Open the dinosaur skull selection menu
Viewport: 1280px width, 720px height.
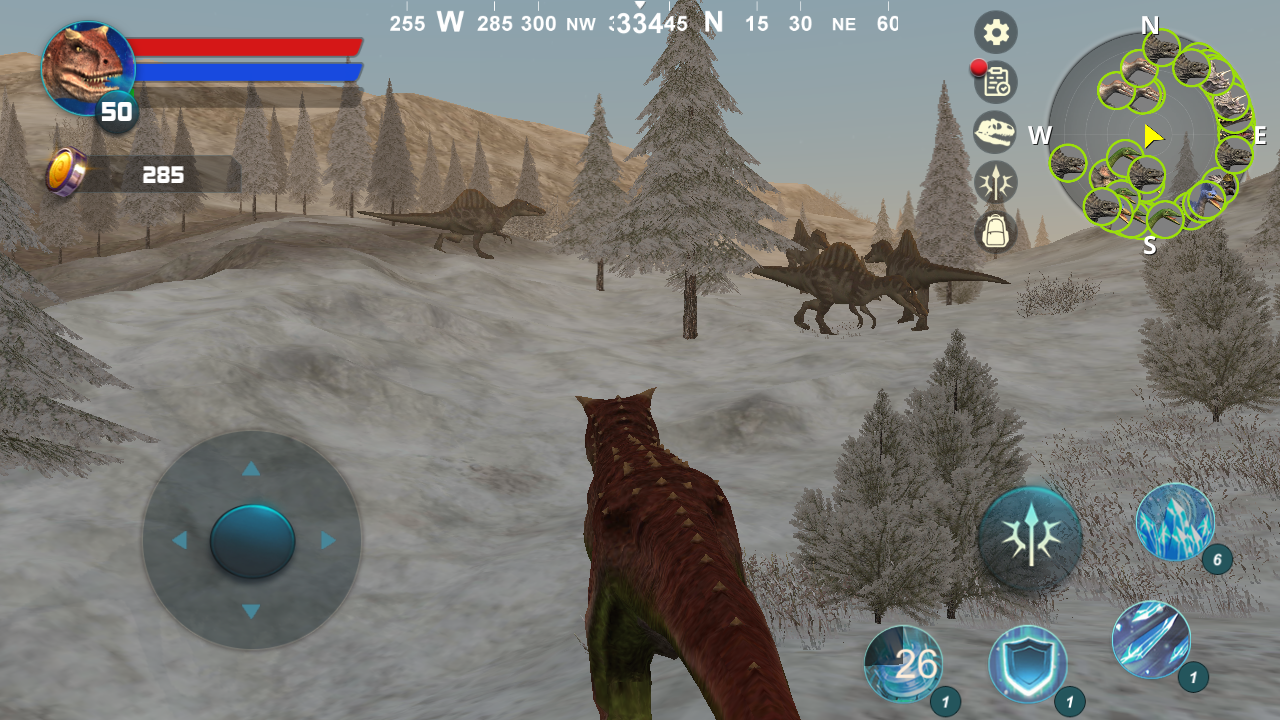(x=995, y=133)
